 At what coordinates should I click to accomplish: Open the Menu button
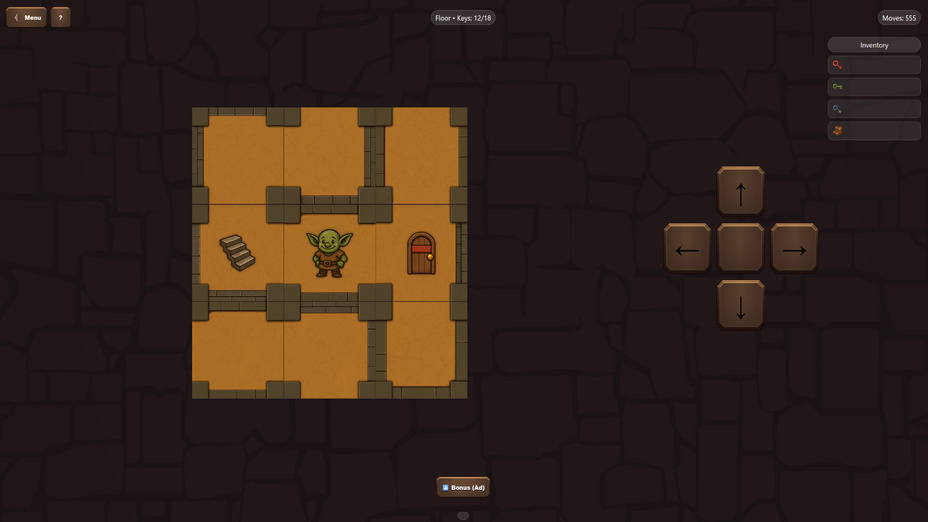(x=27, y=17)
